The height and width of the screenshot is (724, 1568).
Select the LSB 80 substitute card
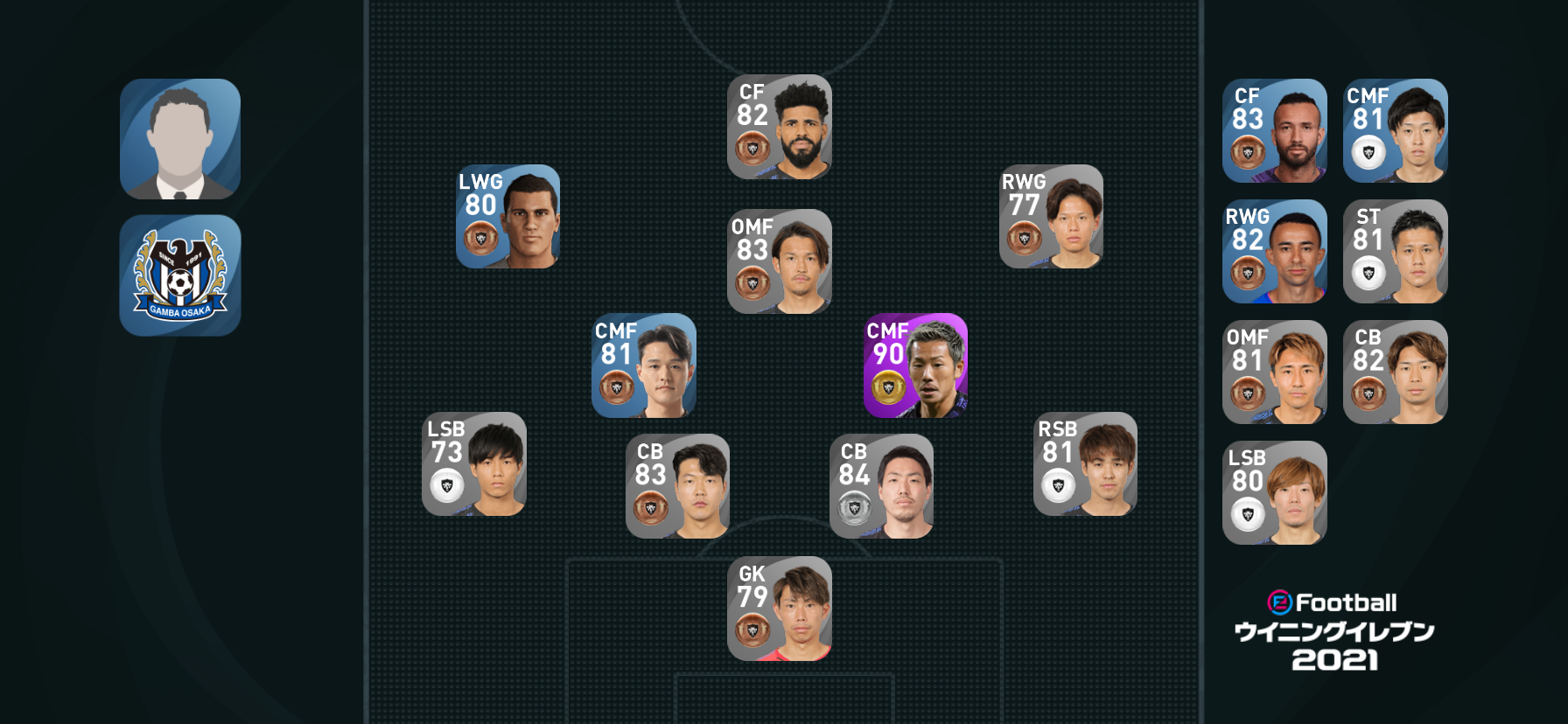point(1274,492)
